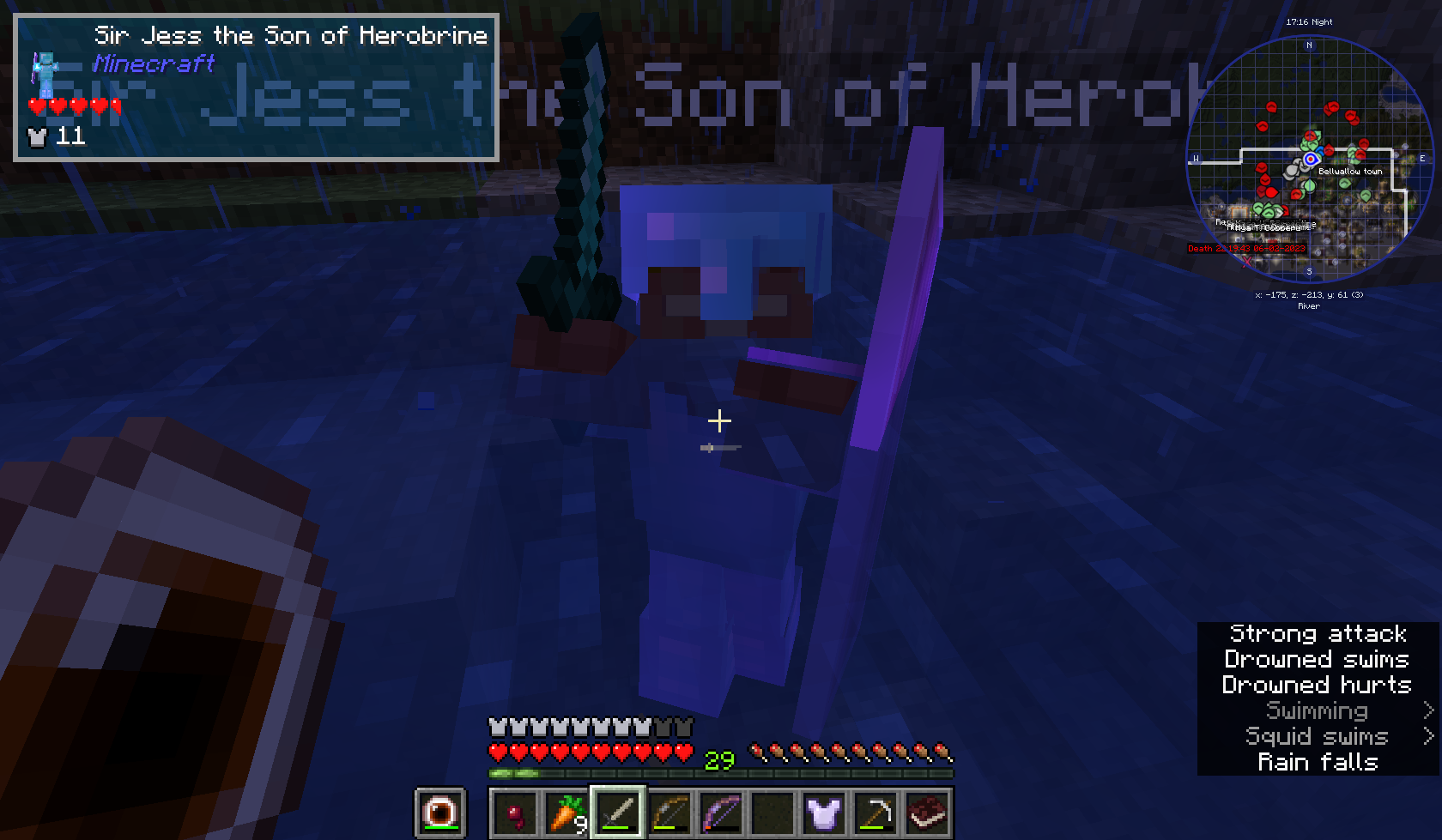Click the N compass marker on the minimap
This screenshot has width=1442, height=840.
click(x=1309, y=45)
